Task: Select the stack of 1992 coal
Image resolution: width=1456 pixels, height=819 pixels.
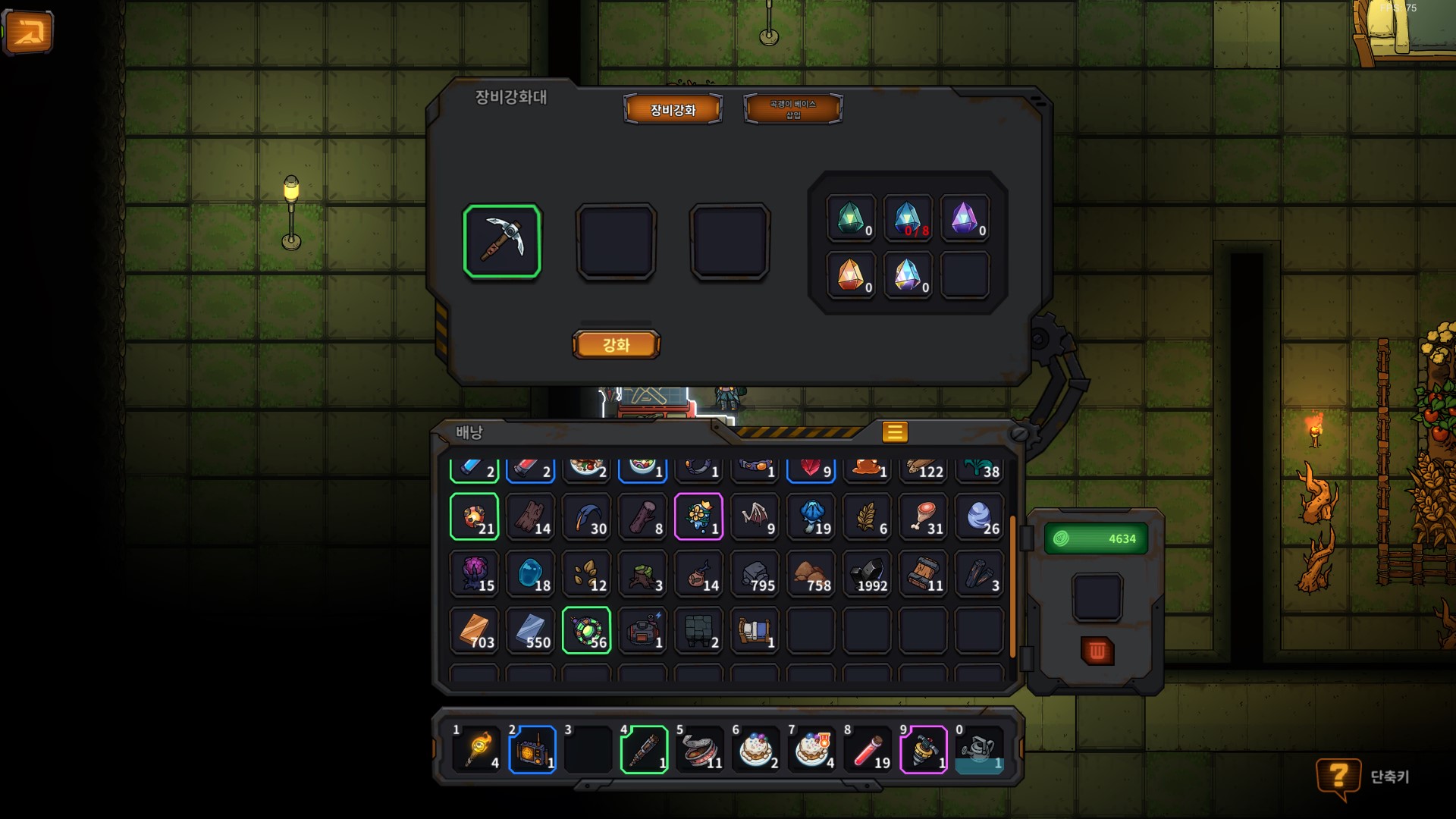Action: click(x=868, y=574)
